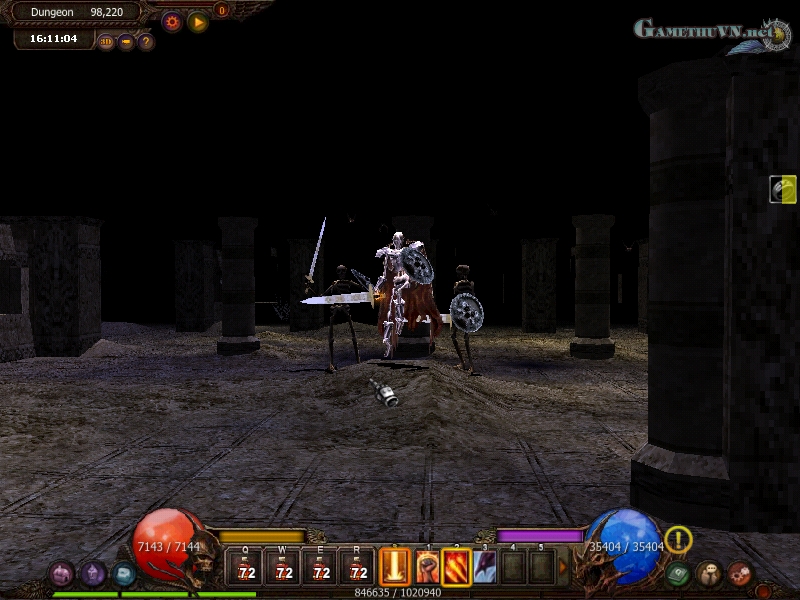Use the potion in the Q slot
800x600 pixels.
point(245,567)
